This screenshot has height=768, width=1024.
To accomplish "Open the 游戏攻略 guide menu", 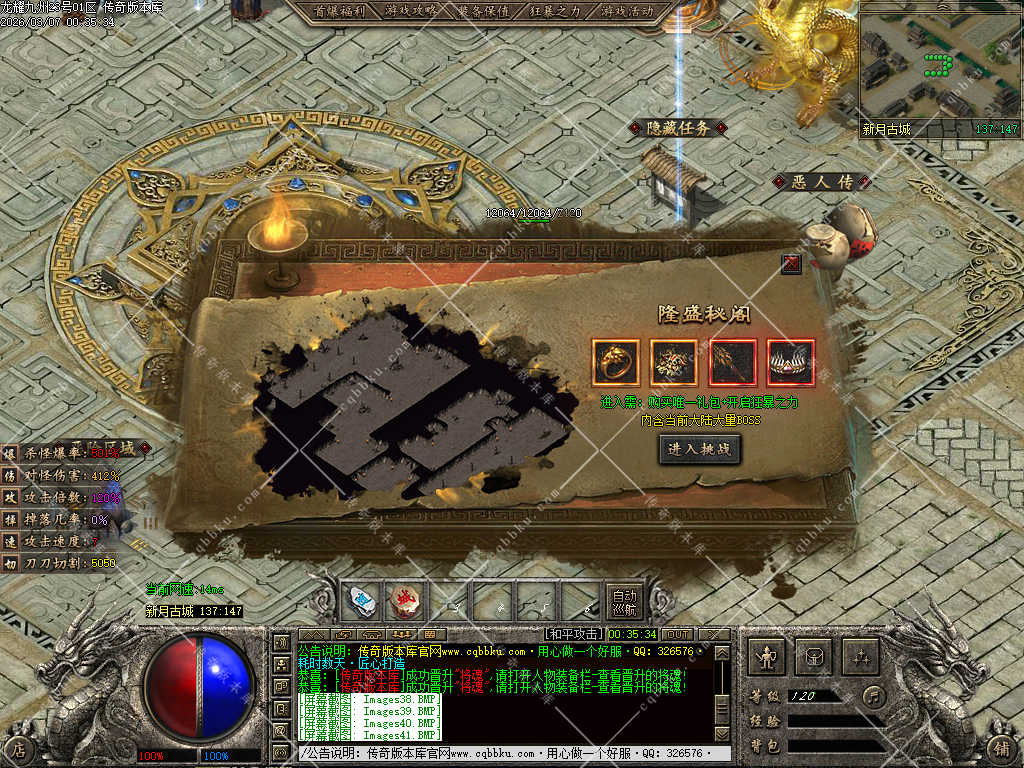I will tap(410, 11).
